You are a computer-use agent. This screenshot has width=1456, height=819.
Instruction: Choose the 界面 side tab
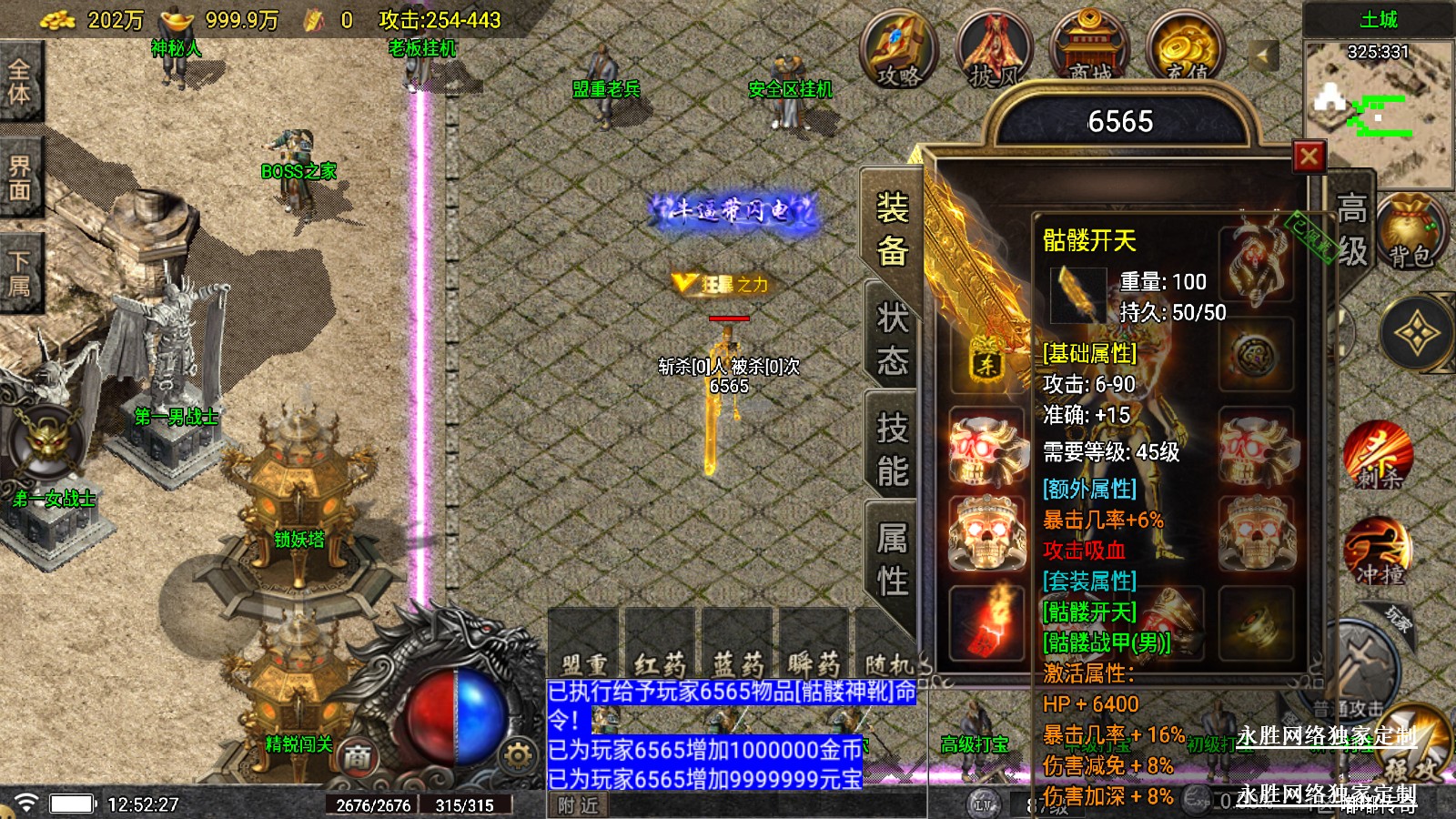tap(20, 177)
